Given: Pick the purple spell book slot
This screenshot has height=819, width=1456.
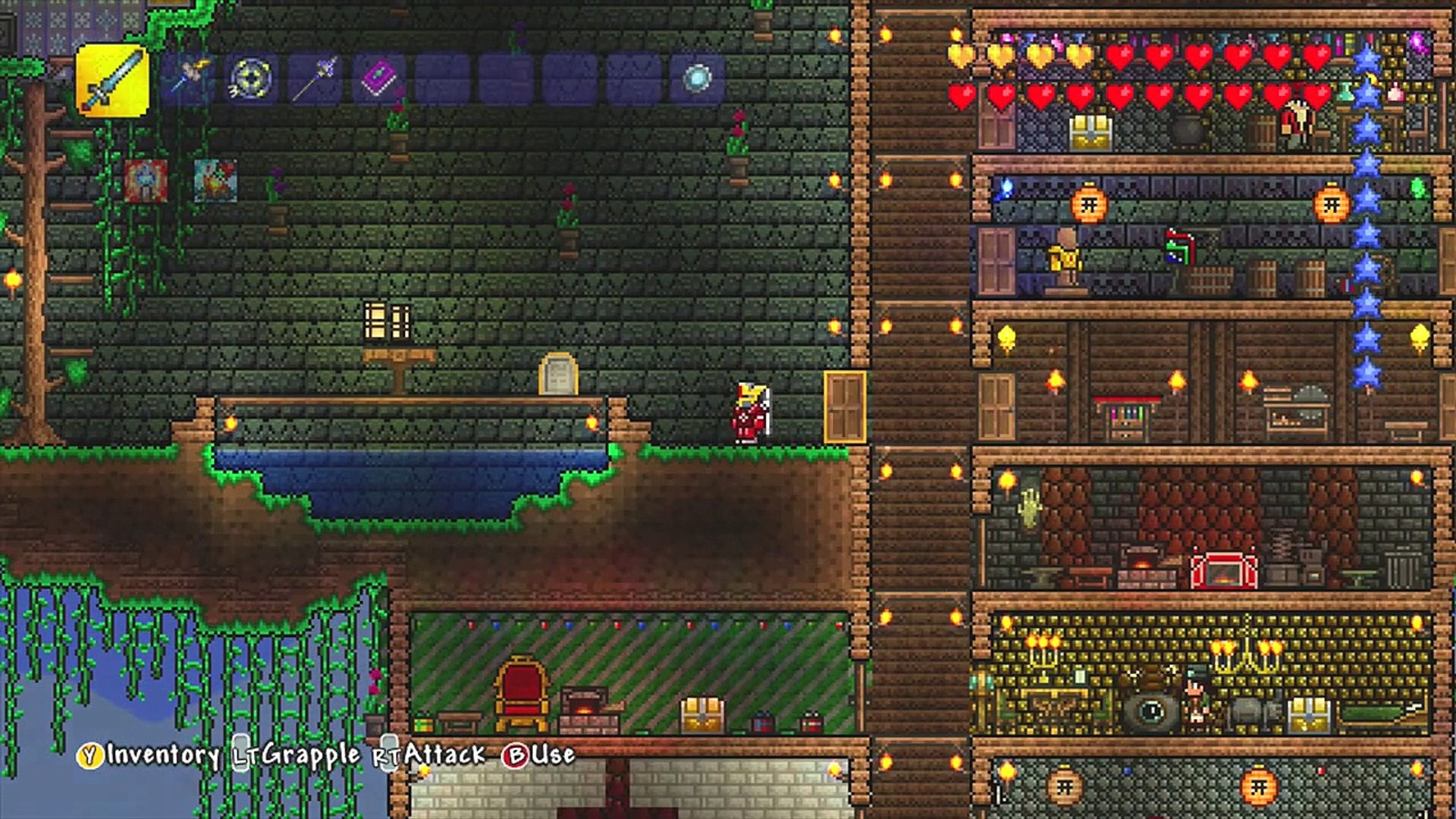Looking at the screenshot, I should 378,79.
